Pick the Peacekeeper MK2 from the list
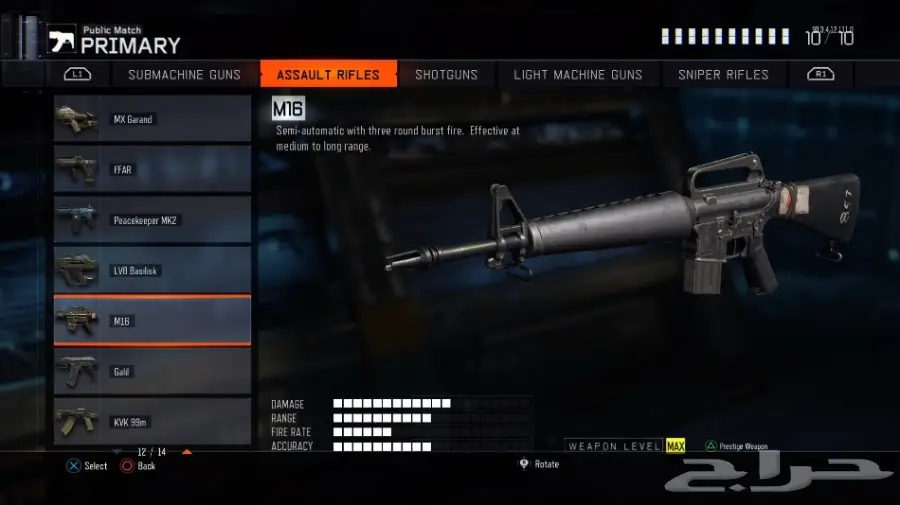This screenshot has width=900, height=505. pyautogui.click(x=152, y=220)
